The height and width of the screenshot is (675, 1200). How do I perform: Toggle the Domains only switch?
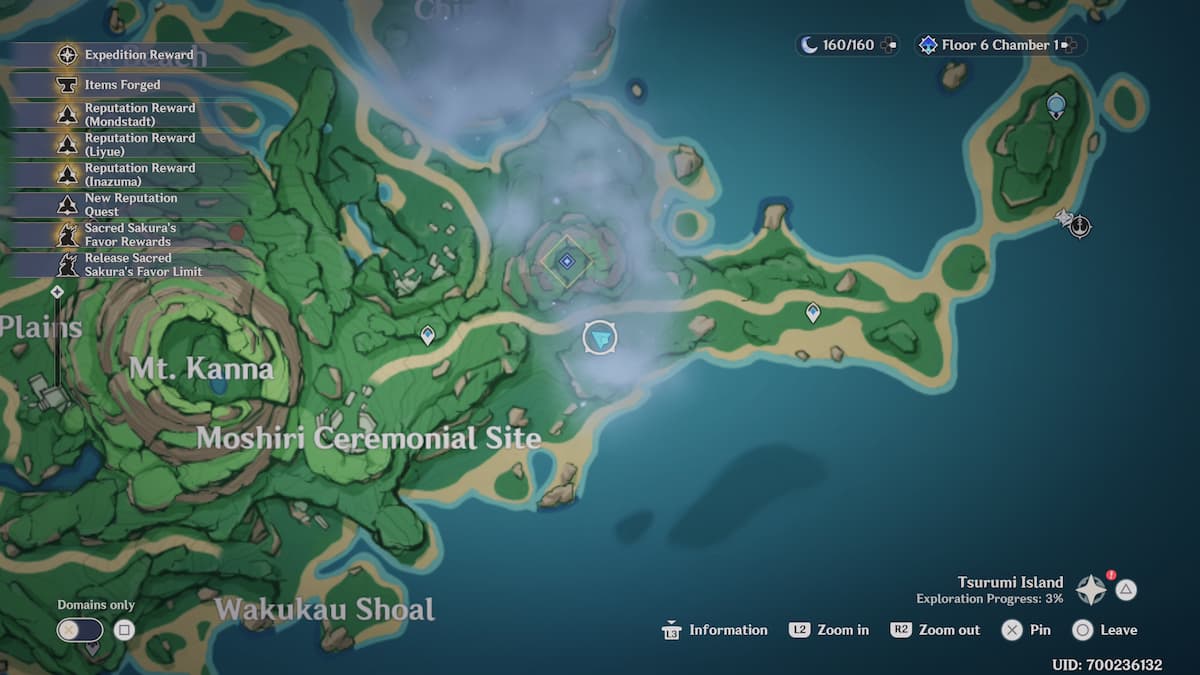(80, 630)
